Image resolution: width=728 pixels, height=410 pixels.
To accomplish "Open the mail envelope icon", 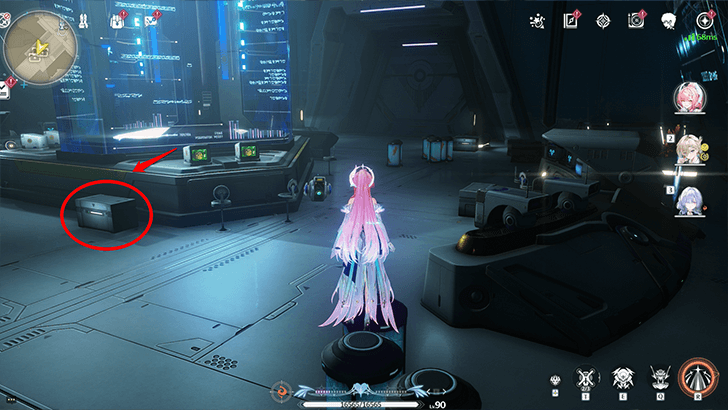I will pyautogui.click(x=151, y=20).
